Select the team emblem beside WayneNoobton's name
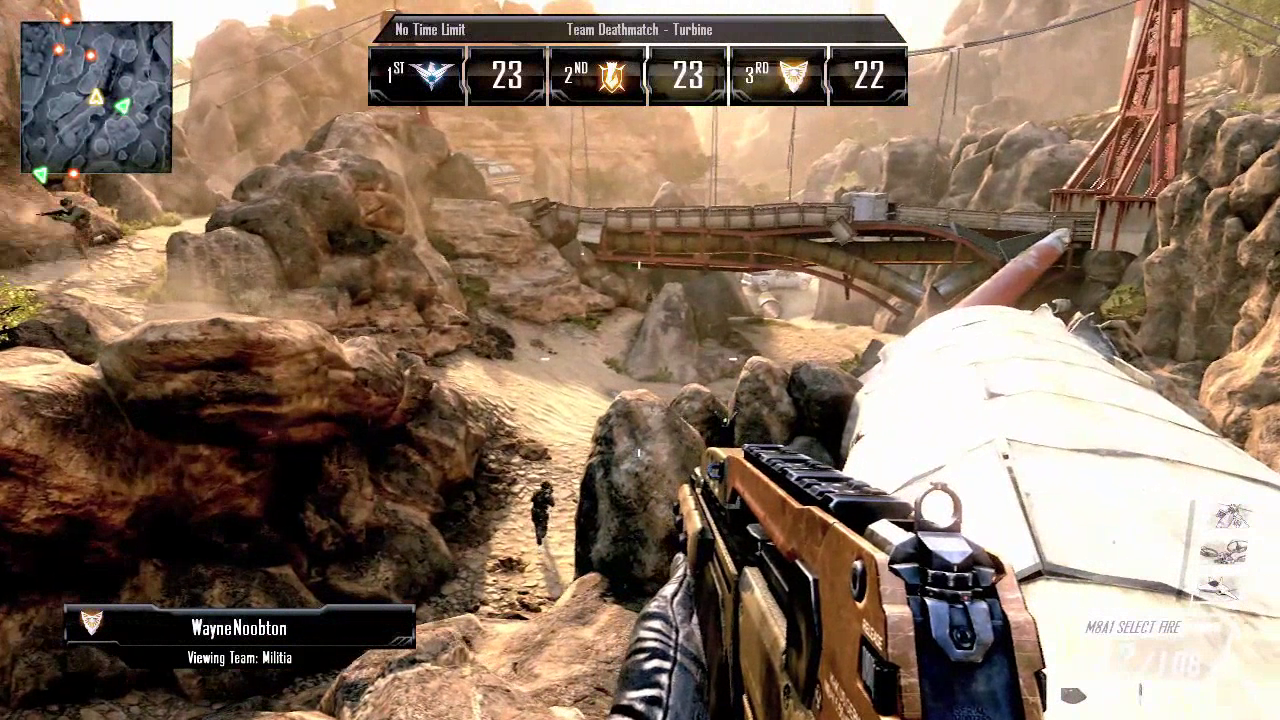Viewport: 1280px width, 720px height. coord(91,623)
